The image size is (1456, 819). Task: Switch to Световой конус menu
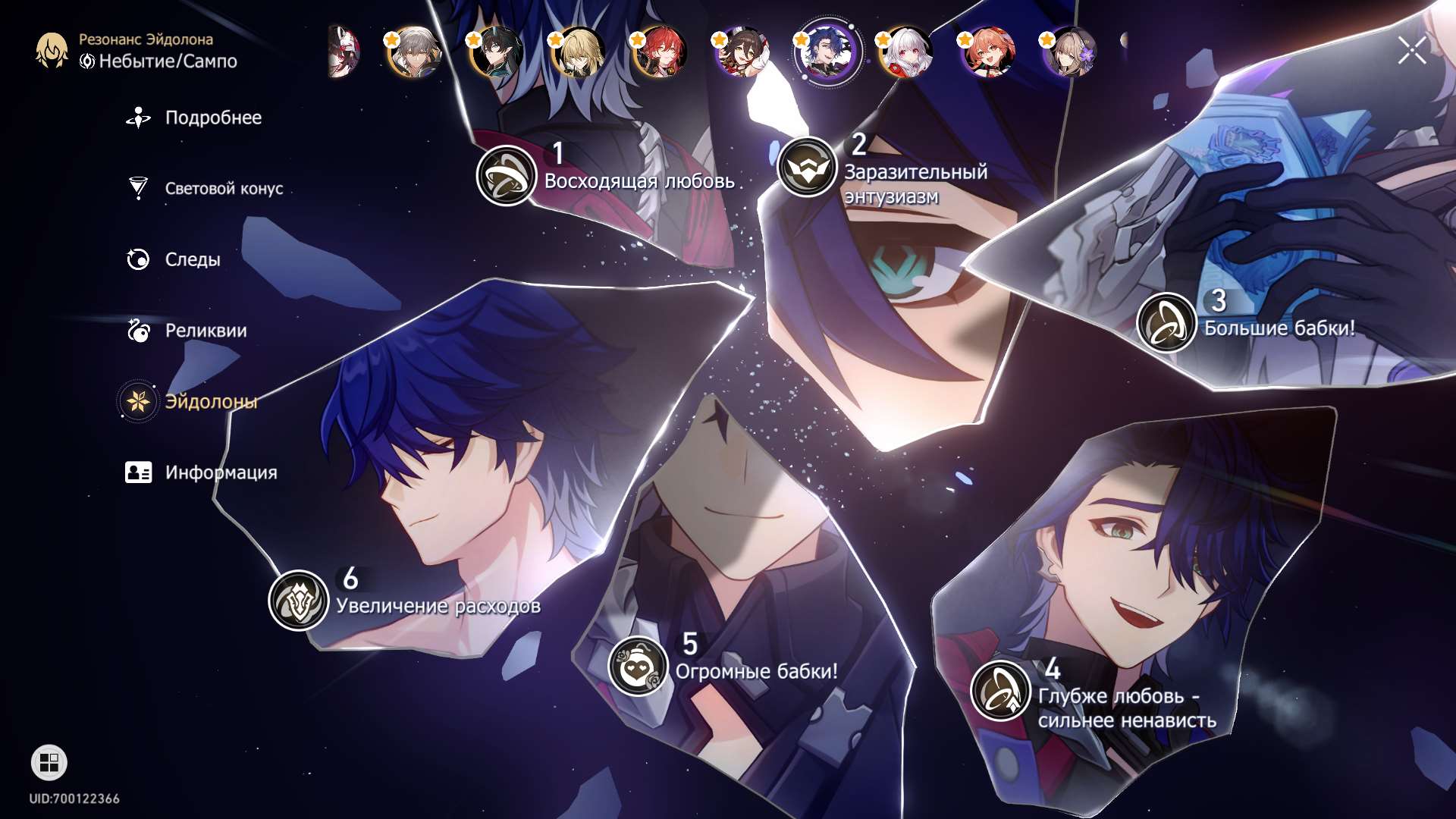coord(223,188)
